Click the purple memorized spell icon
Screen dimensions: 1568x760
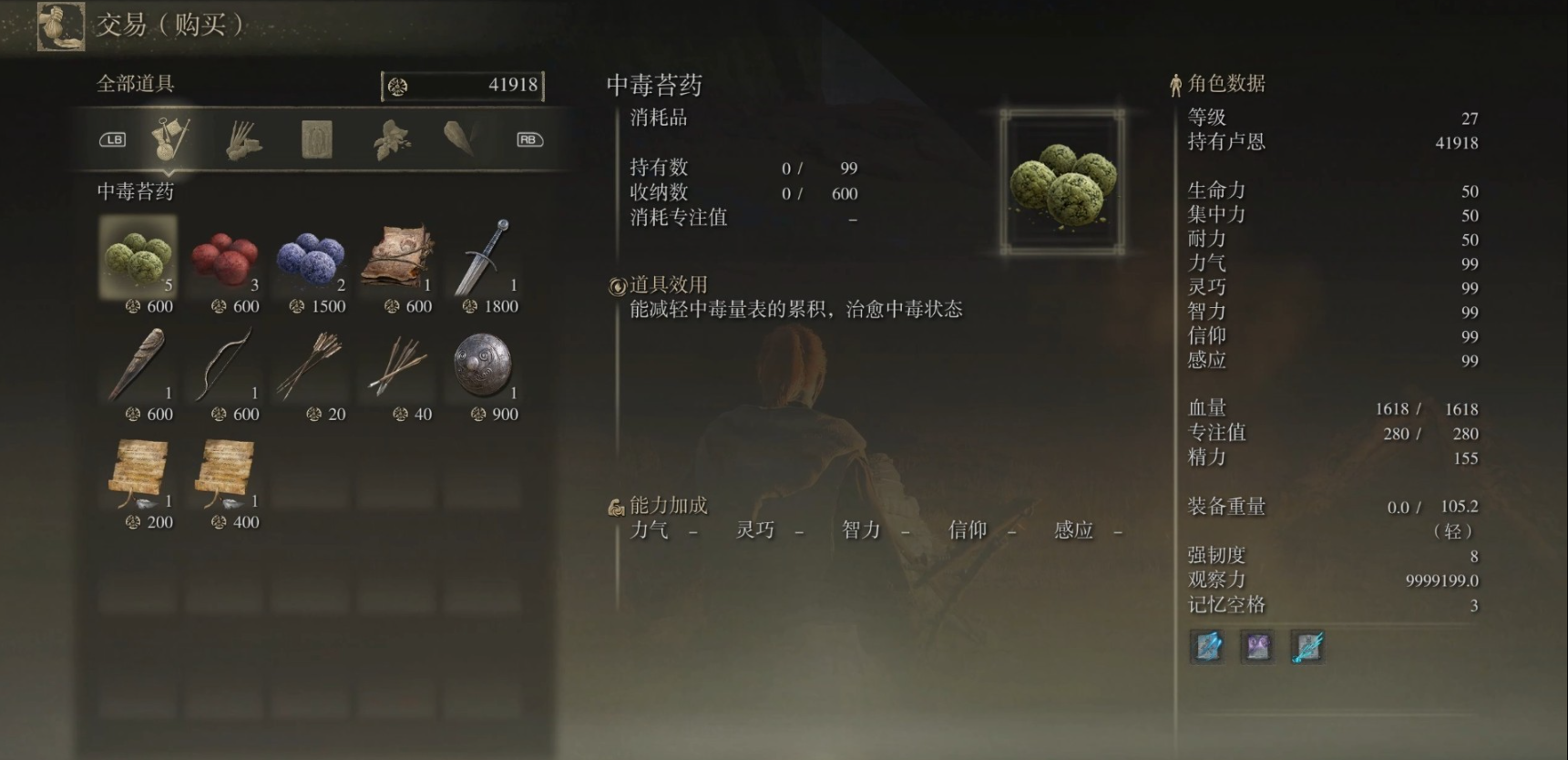[x=1257, y=646]
